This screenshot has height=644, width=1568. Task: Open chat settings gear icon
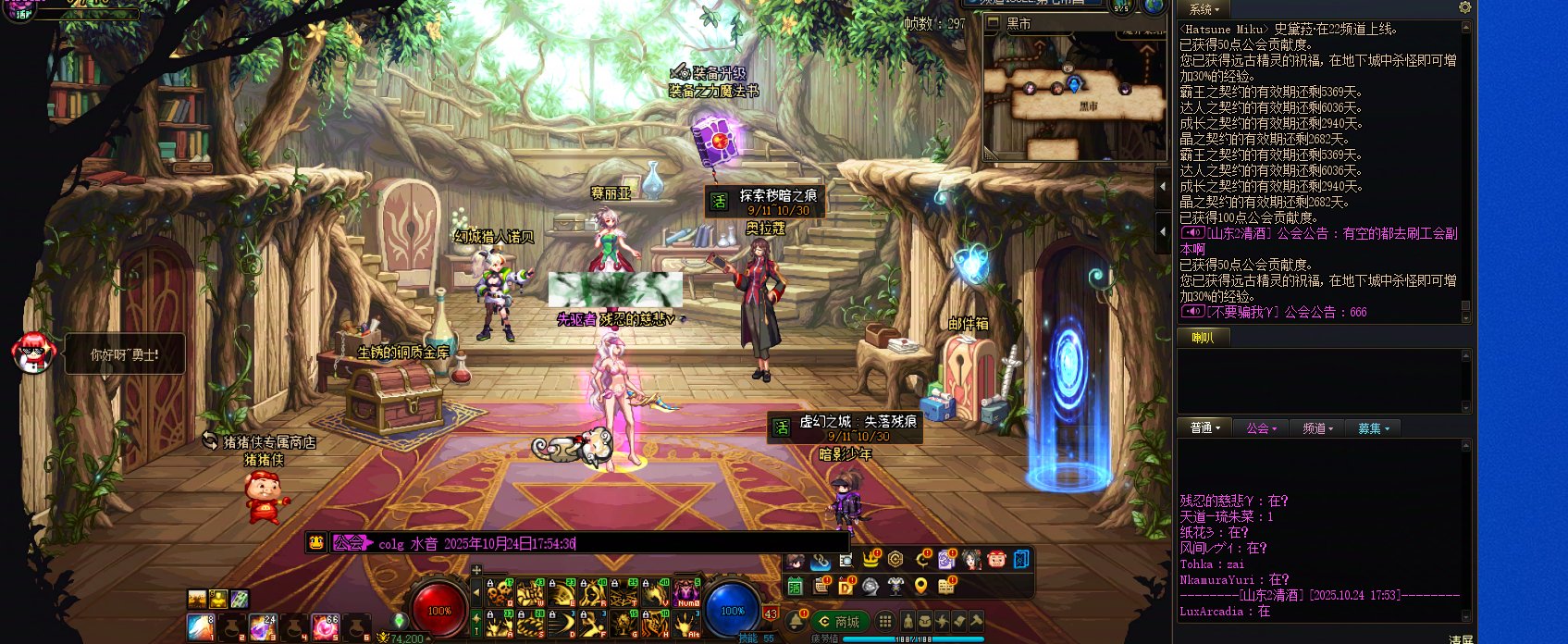1464,7
